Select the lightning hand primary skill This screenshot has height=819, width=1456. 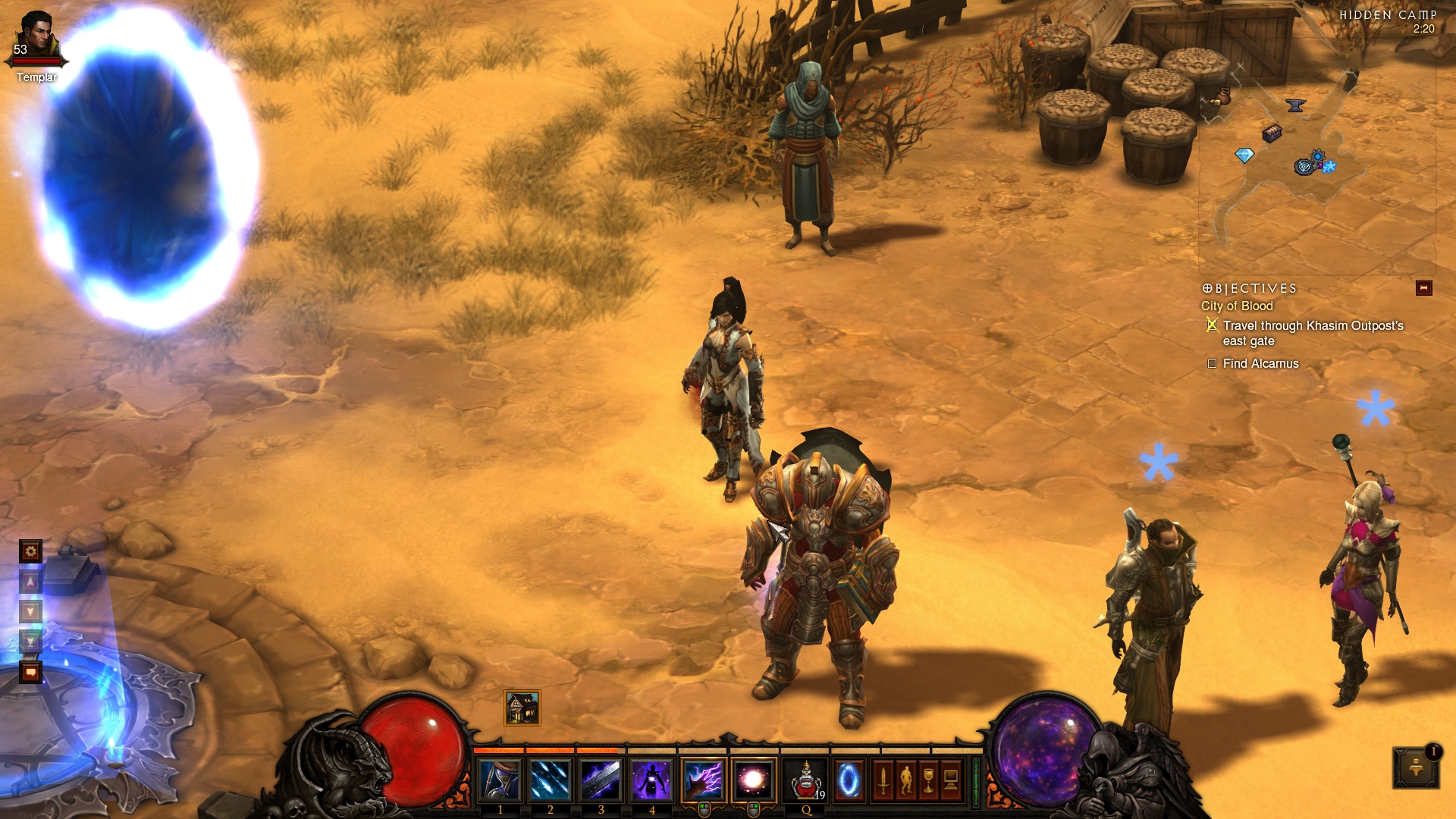(703, 780)
